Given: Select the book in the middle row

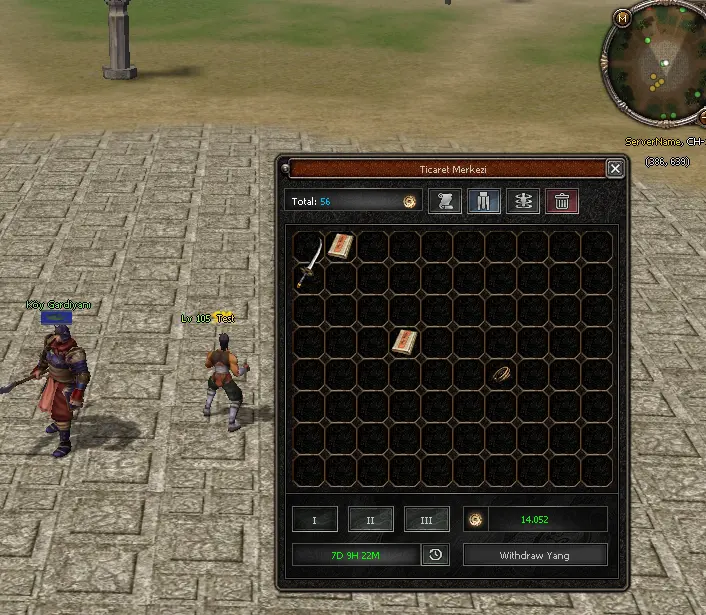Looking at the screenshot, I should click(x=405, y=342).
